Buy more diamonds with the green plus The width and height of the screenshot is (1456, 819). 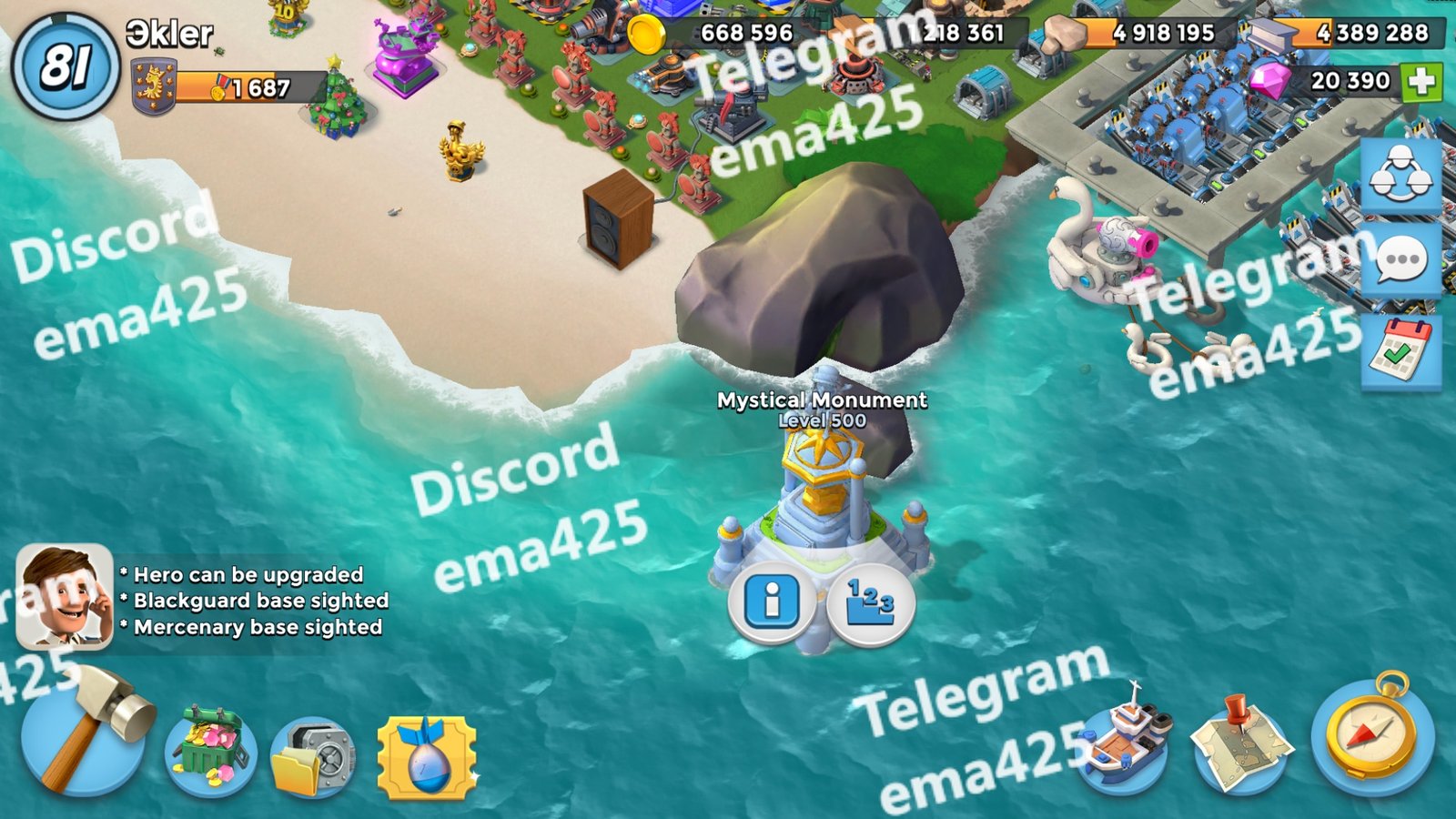tap(1421, 82)
